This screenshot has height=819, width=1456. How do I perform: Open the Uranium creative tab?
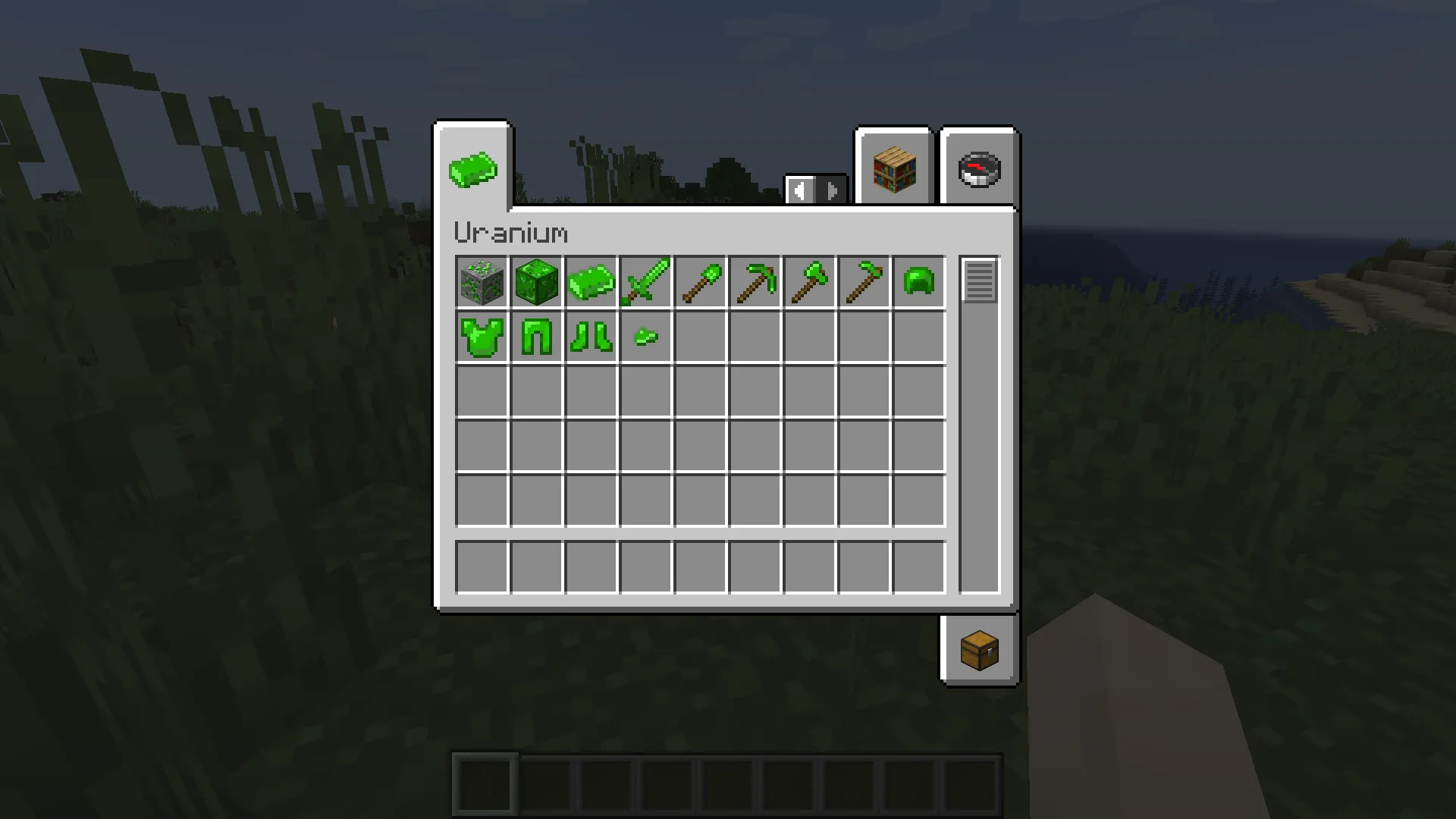(472, 168)
